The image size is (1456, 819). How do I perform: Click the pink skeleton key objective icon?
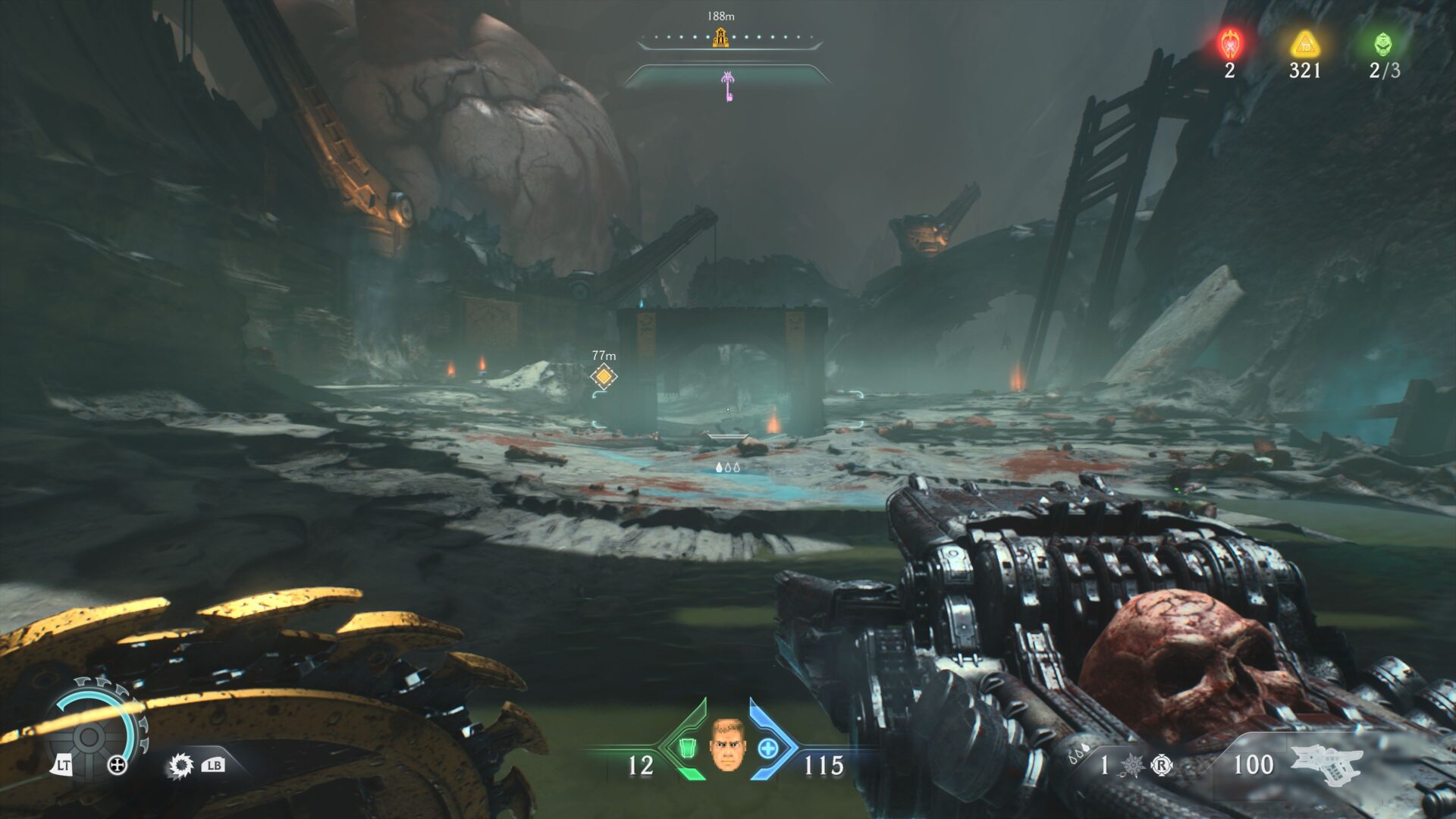[727, 83]
